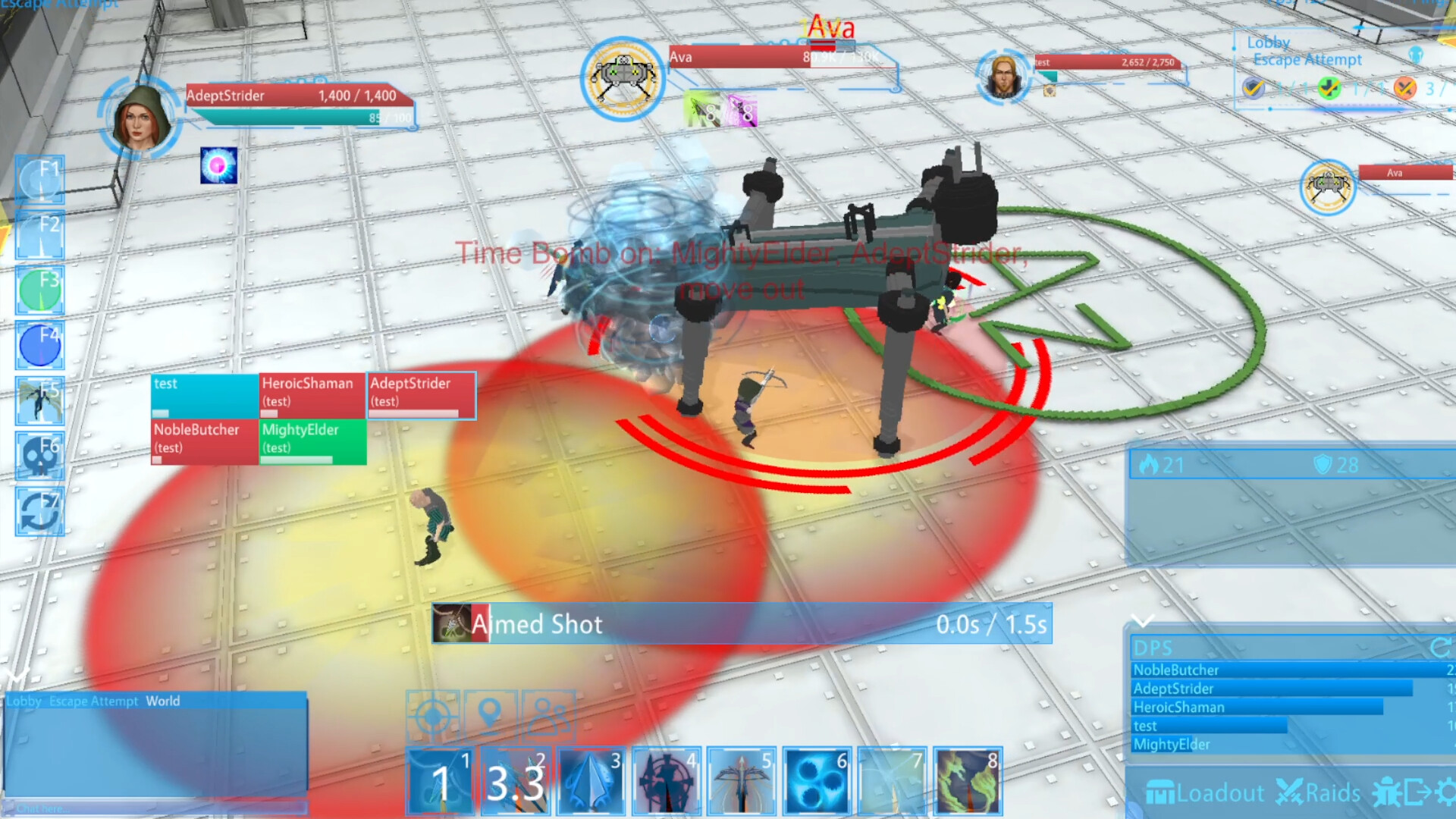1456x819 pixels.
Task: Select the F1 skill icon
Action: click(x=39, y=180)
